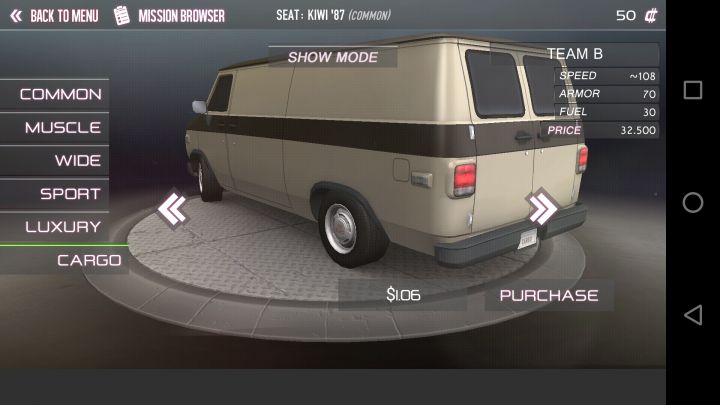
Task: View previous vehicle with left arrows
Action: coord(172,209)
